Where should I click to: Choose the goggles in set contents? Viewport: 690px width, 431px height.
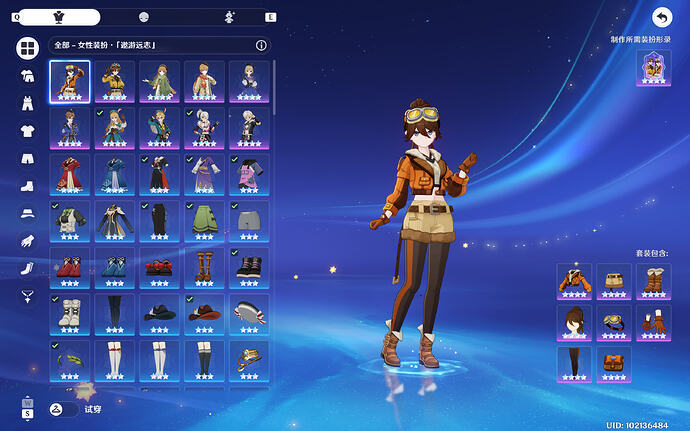click(x=614, y=322)
